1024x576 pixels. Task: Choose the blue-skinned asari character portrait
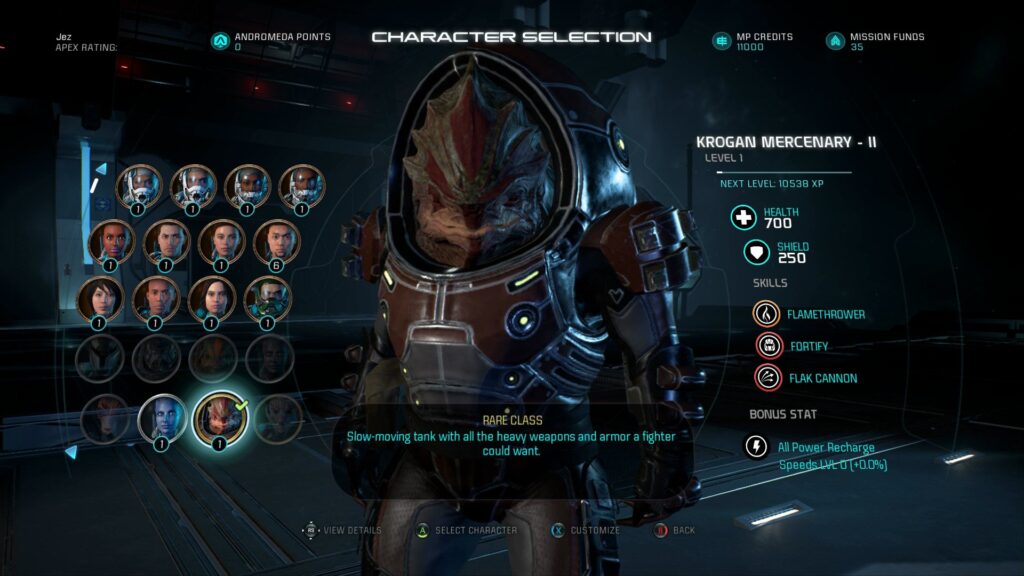(x=162, y=417)
